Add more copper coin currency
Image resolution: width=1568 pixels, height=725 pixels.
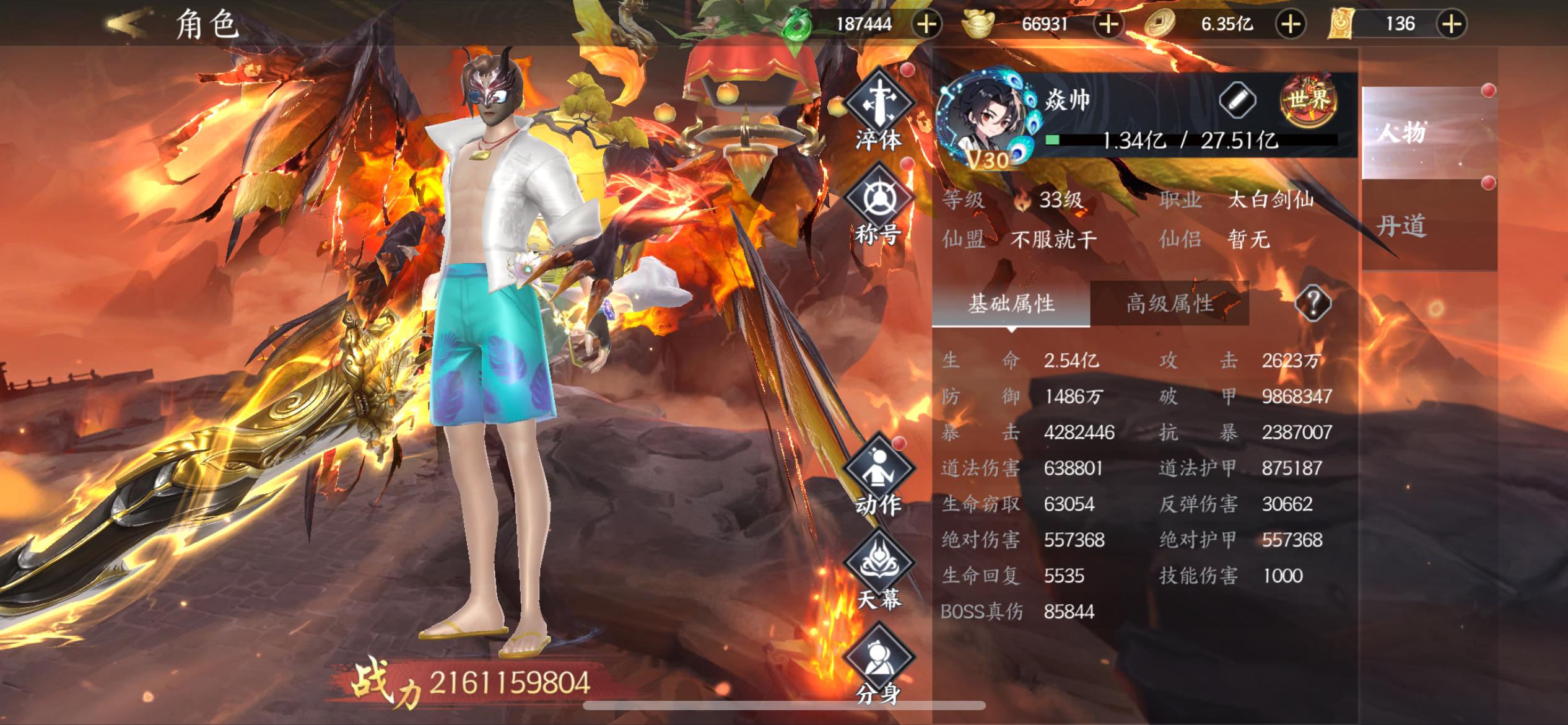tap(1291, 24)
